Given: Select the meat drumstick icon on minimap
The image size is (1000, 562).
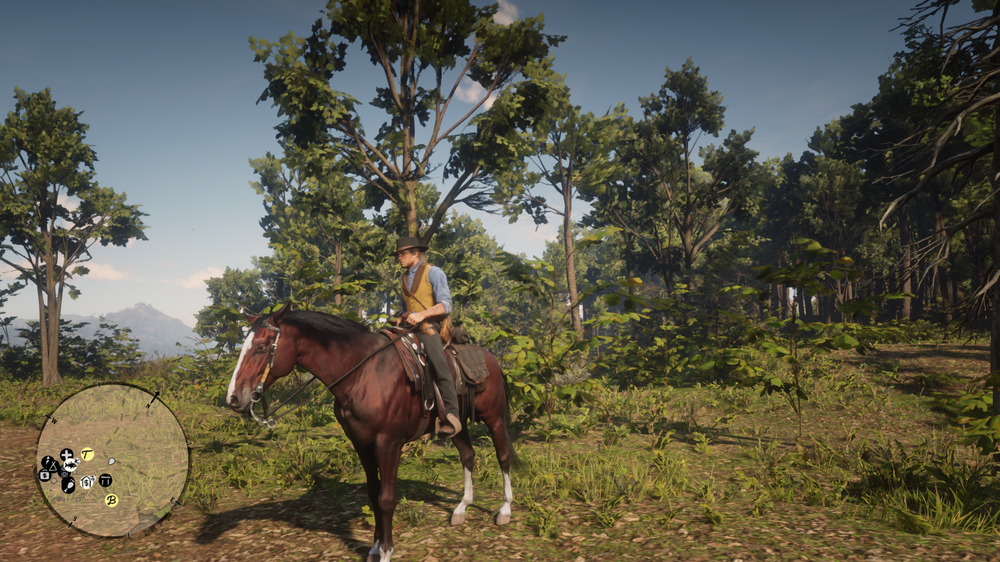Looking at the screenshot, I should [67, 485].
